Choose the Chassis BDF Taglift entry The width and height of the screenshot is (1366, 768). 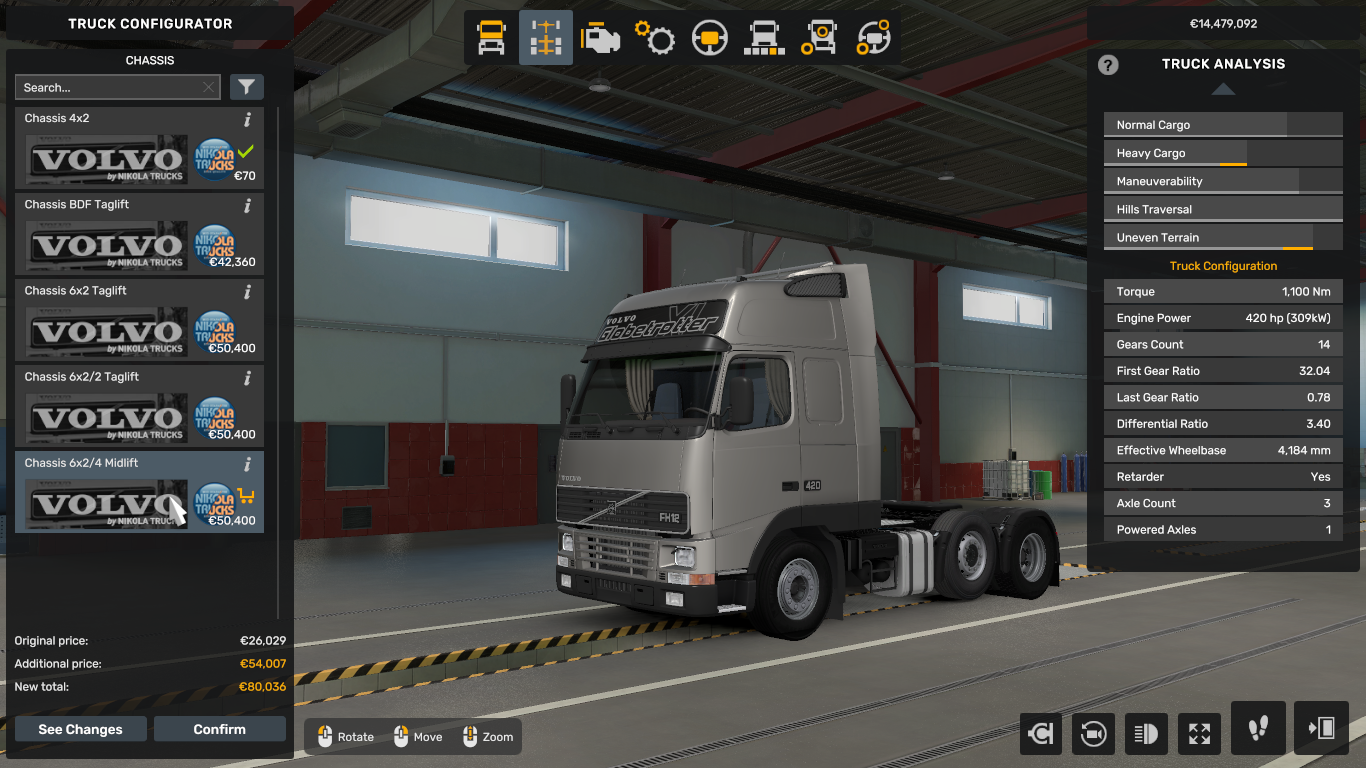[x=139, y=235]
